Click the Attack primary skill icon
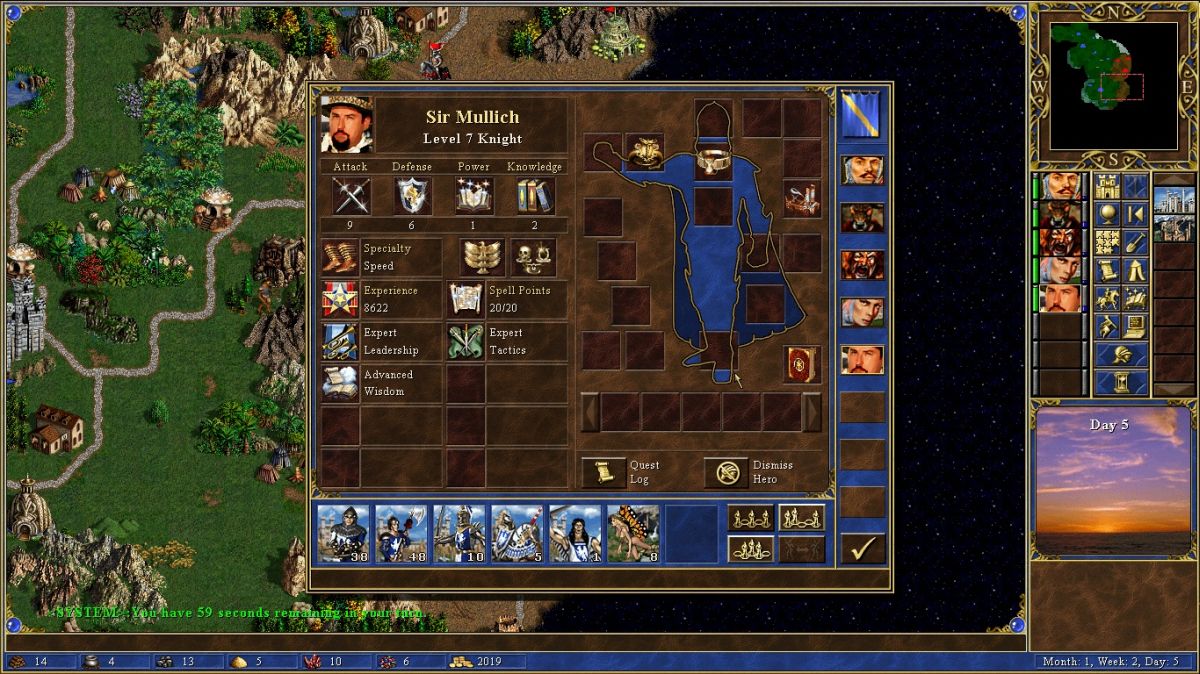This screenshot has width=1200, height=674. click(351, 196)
